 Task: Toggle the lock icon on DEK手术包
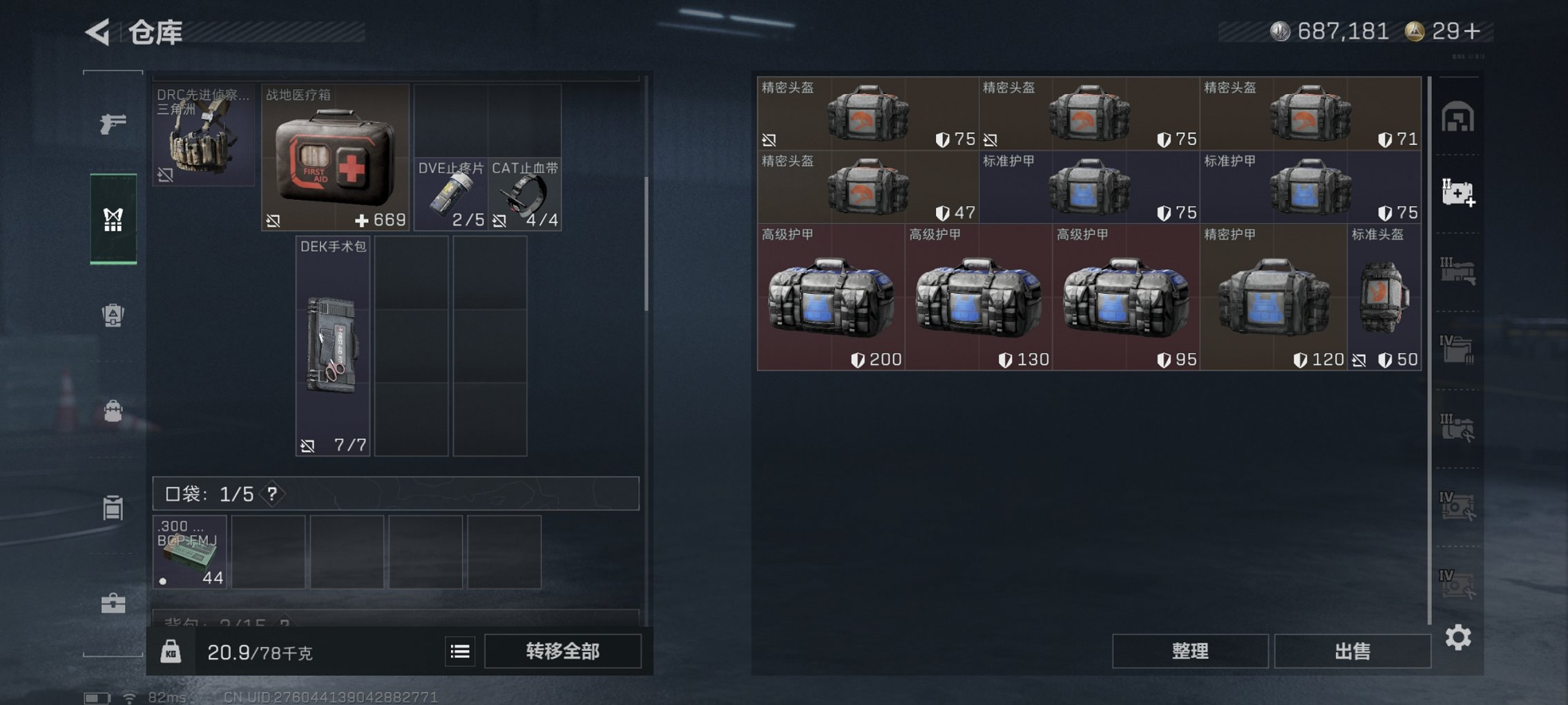(x=307, y=447)
